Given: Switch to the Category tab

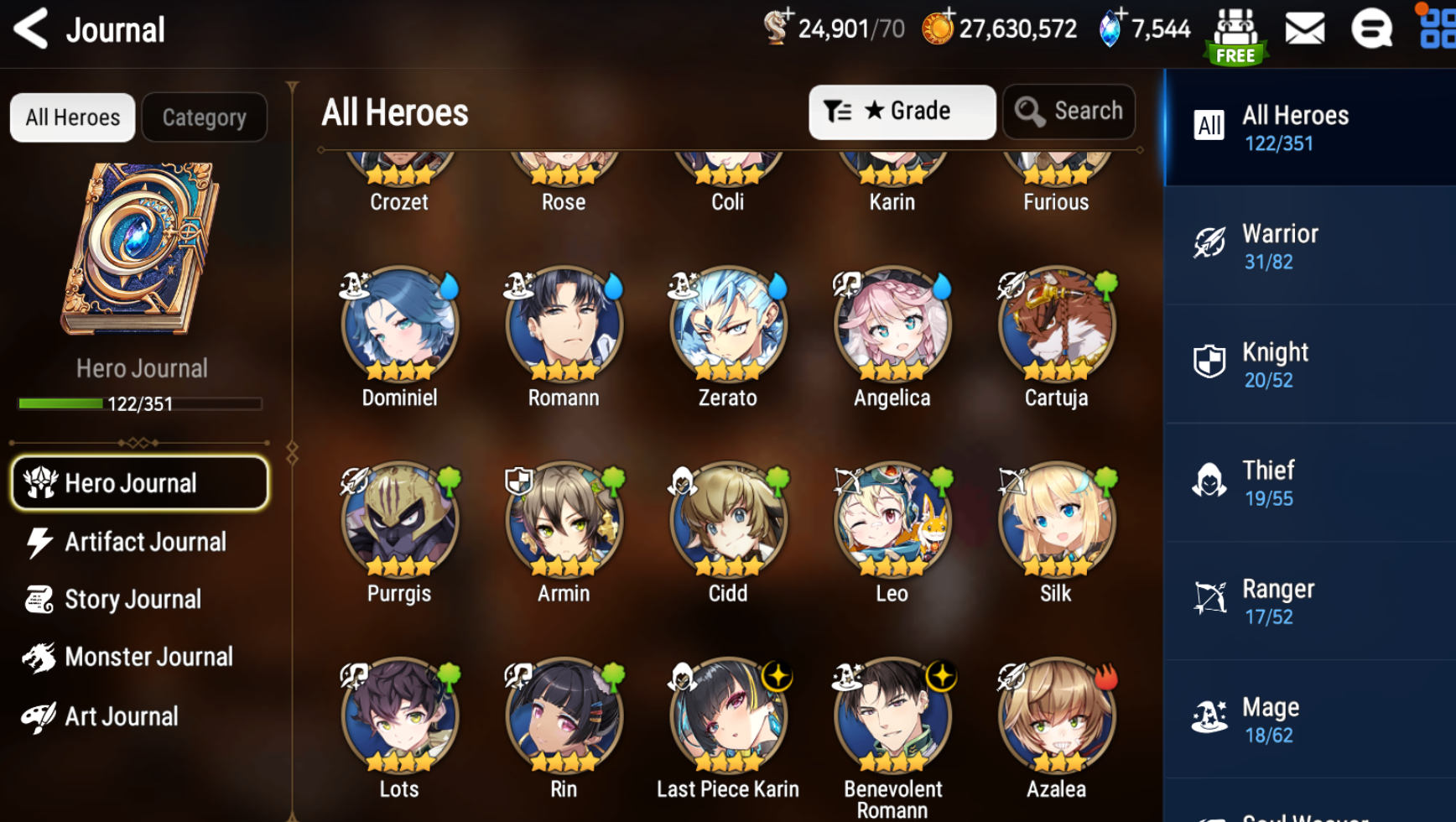Looking at the screenshot, I should 204,117.
